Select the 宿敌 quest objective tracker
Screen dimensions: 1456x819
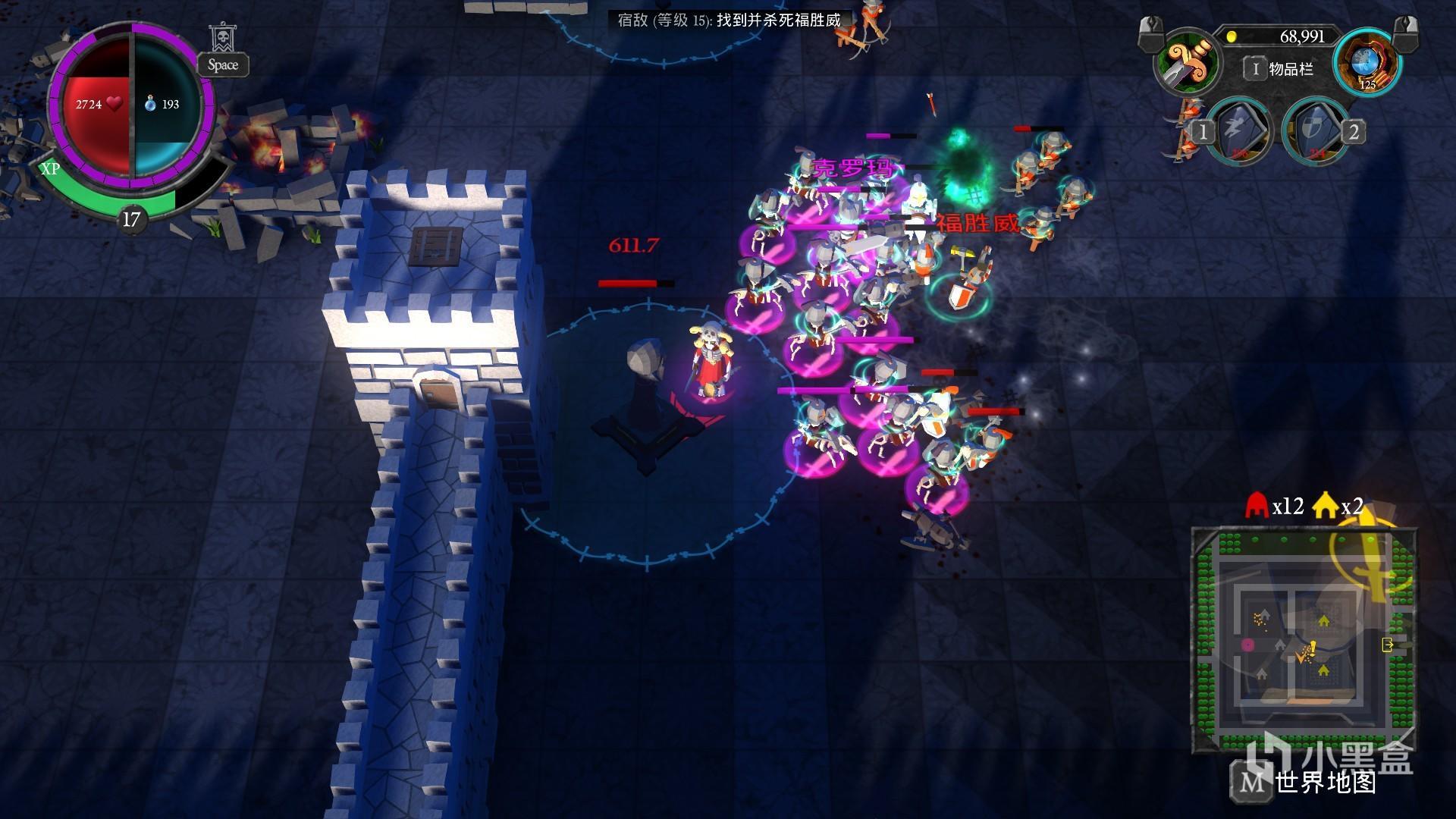(729, 20)
